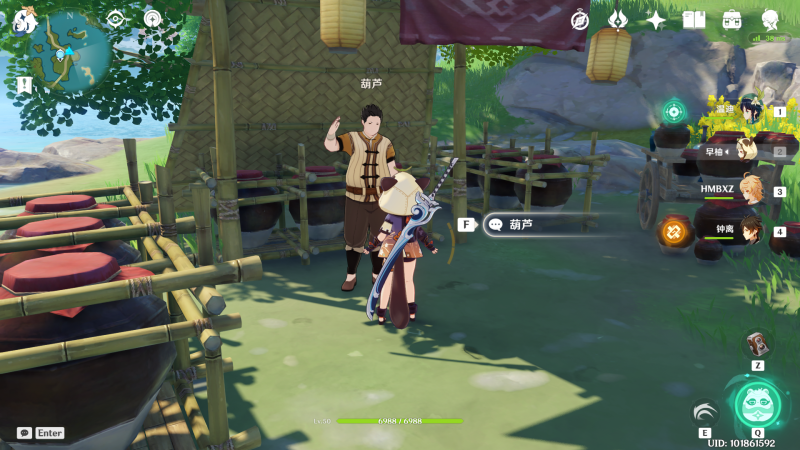Open the world map from the minimap
800x450 pixels.
69,50
